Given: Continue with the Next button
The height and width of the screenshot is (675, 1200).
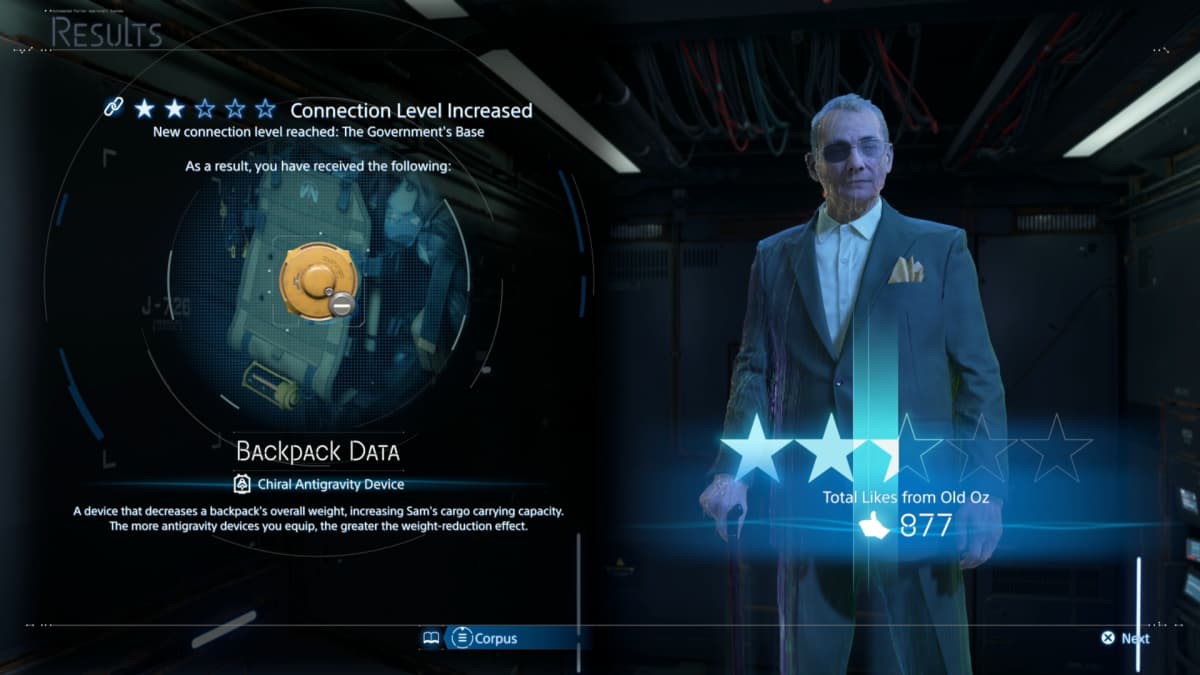Looking at the screenshot, I should pos(1125,638).
